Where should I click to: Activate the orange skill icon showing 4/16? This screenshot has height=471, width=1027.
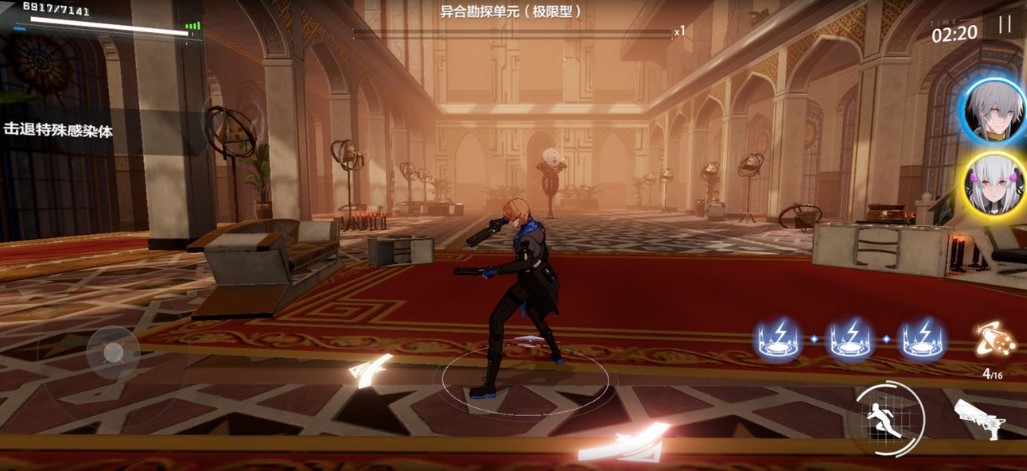(x=994, y=340)
